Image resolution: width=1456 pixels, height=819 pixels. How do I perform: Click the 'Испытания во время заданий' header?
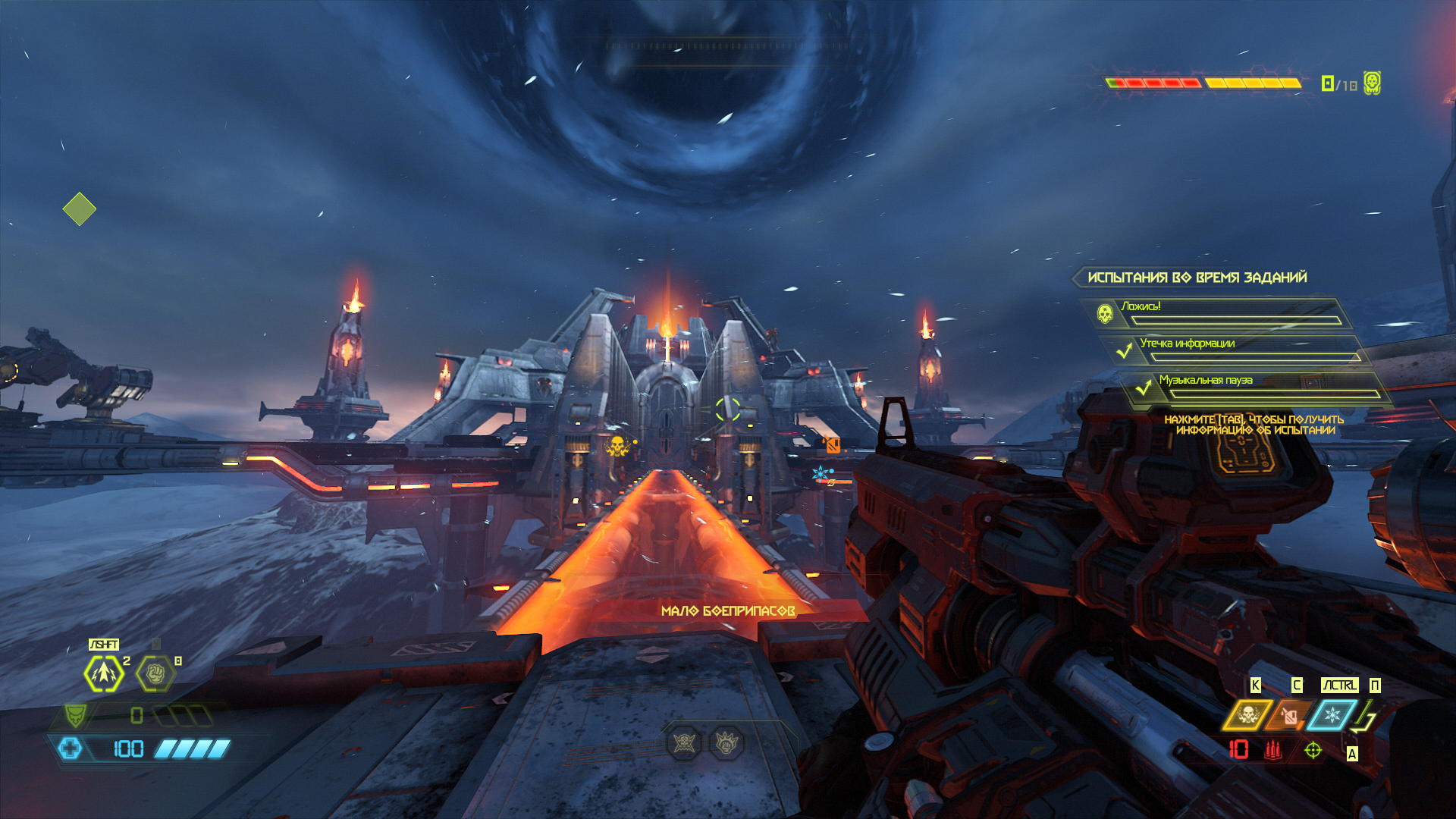pyautogui.click(x=1197, y=278)
